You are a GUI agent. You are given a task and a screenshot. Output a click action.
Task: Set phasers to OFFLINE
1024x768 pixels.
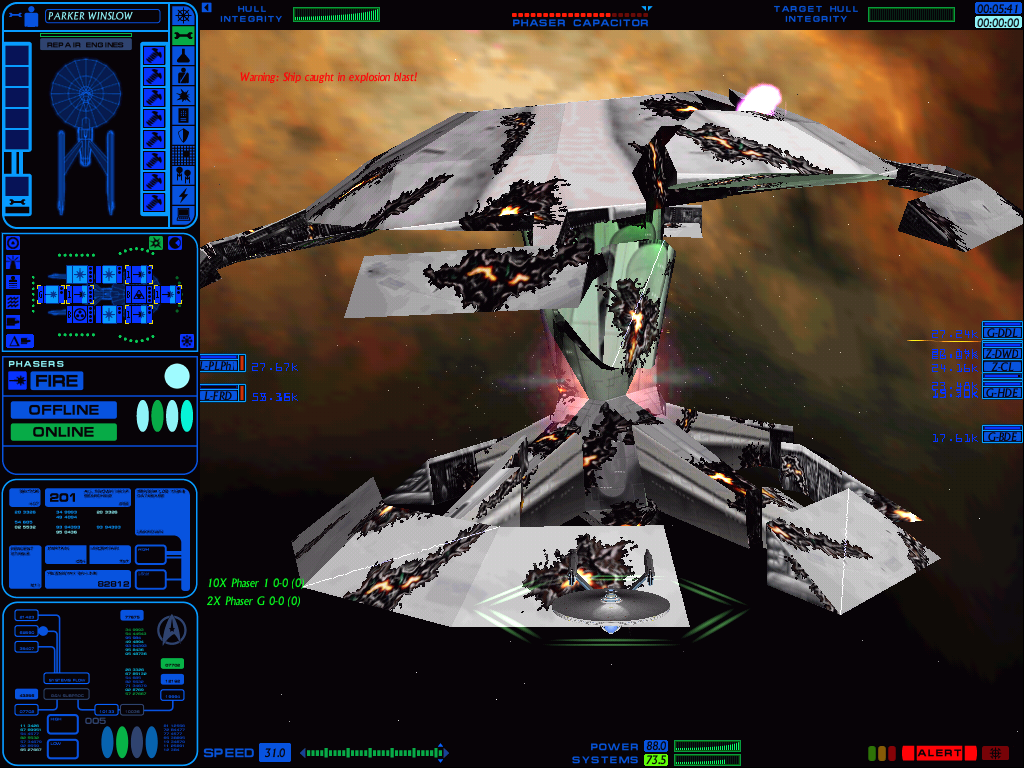pyautogui.click(x=64, y=410)
